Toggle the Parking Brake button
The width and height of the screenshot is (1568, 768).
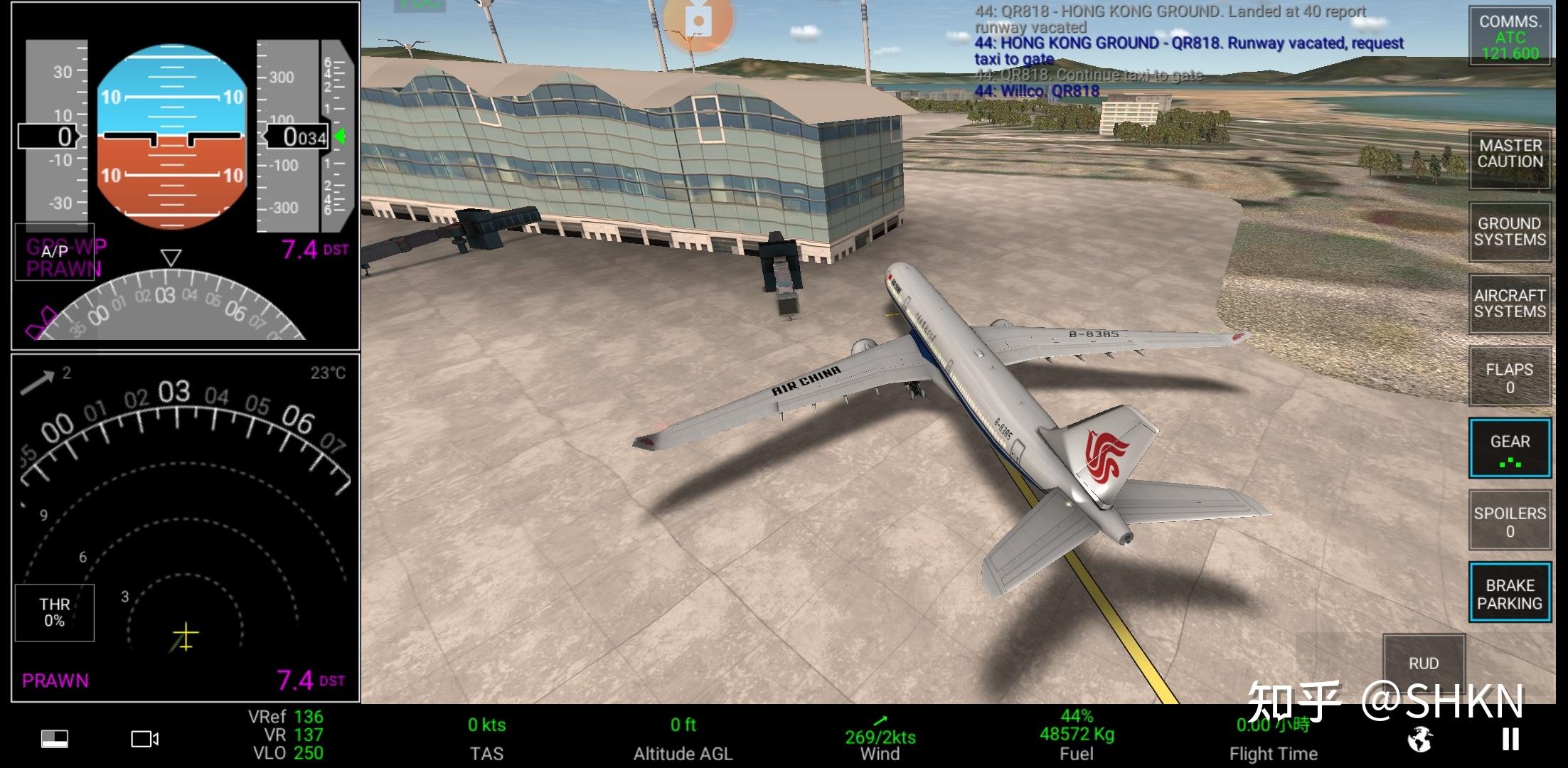tap(1510, 594)
